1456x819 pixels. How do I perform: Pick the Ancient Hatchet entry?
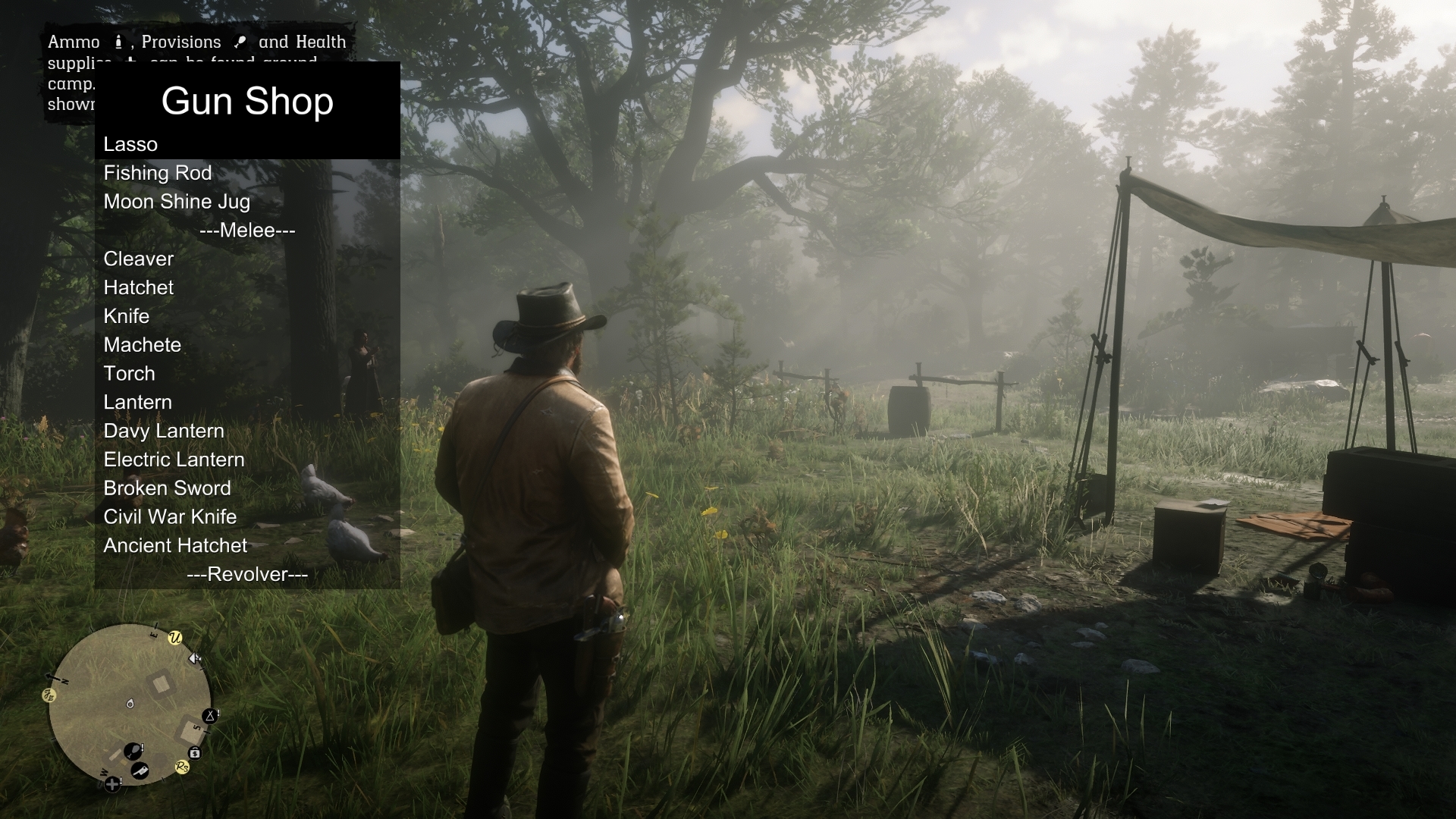[x=176, y=546]
